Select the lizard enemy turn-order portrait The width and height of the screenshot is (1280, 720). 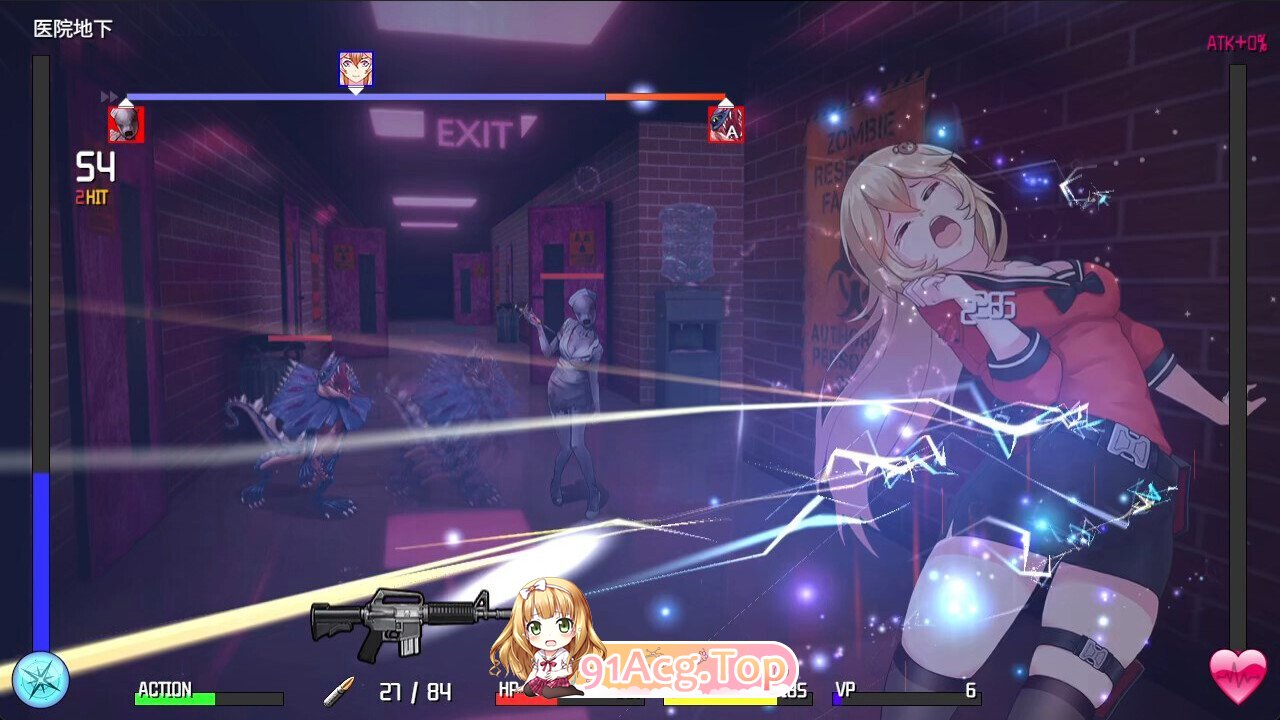pos(726,124)
